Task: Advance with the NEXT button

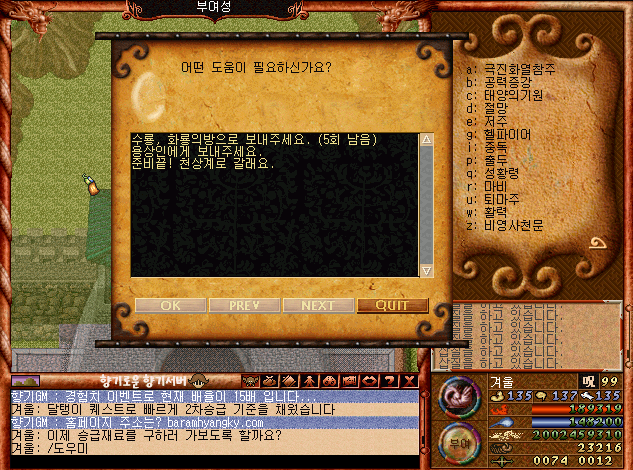Action: pyautogui.click(x=318, y=305)
